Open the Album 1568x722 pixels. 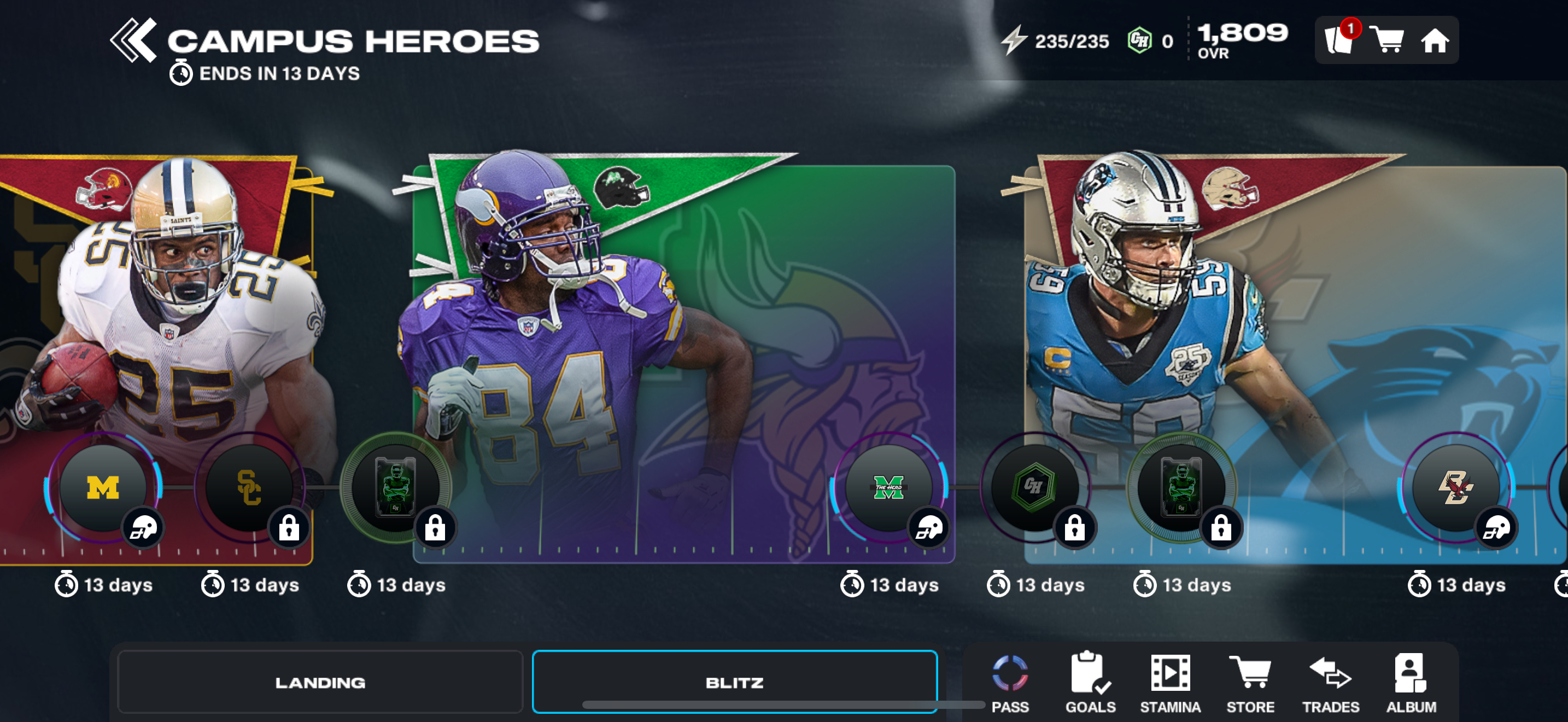(x=1411, y=683)
